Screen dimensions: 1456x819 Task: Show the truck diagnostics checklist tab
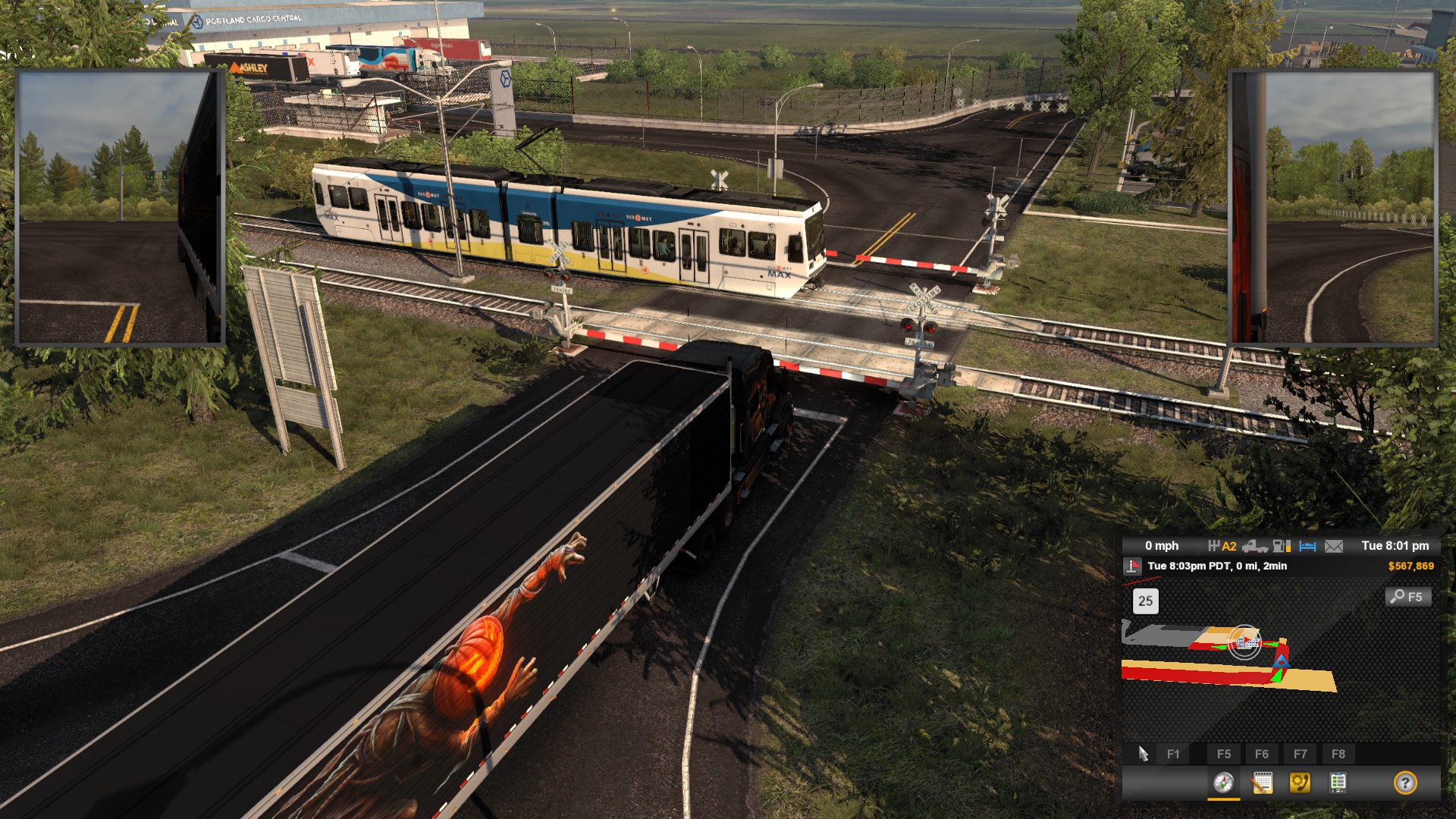[x=1338, y=783]
